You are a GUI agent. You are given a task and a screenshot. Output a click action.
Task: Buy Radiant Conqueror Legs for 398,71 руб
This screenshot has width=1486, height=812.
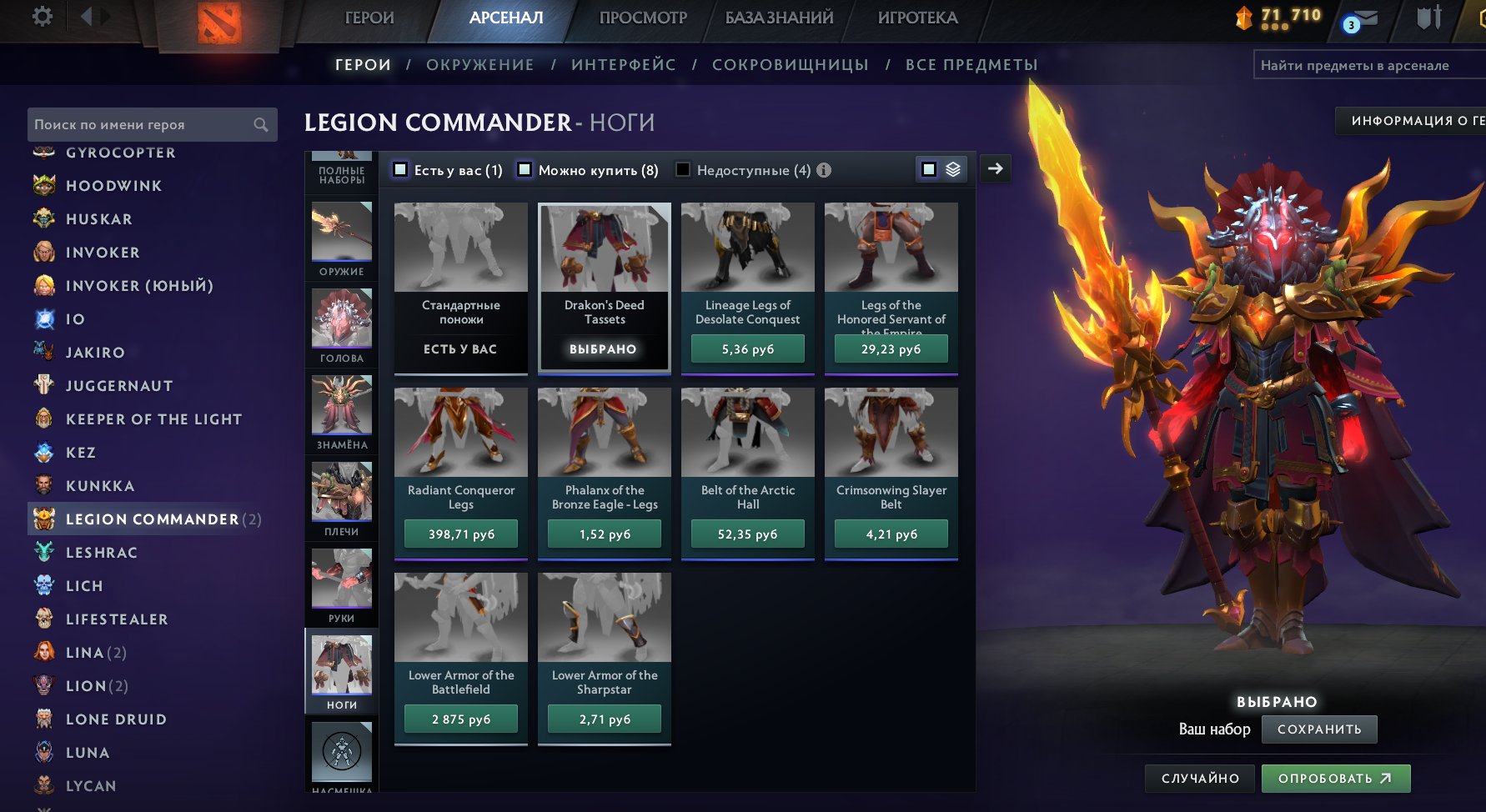click(461, 534)
